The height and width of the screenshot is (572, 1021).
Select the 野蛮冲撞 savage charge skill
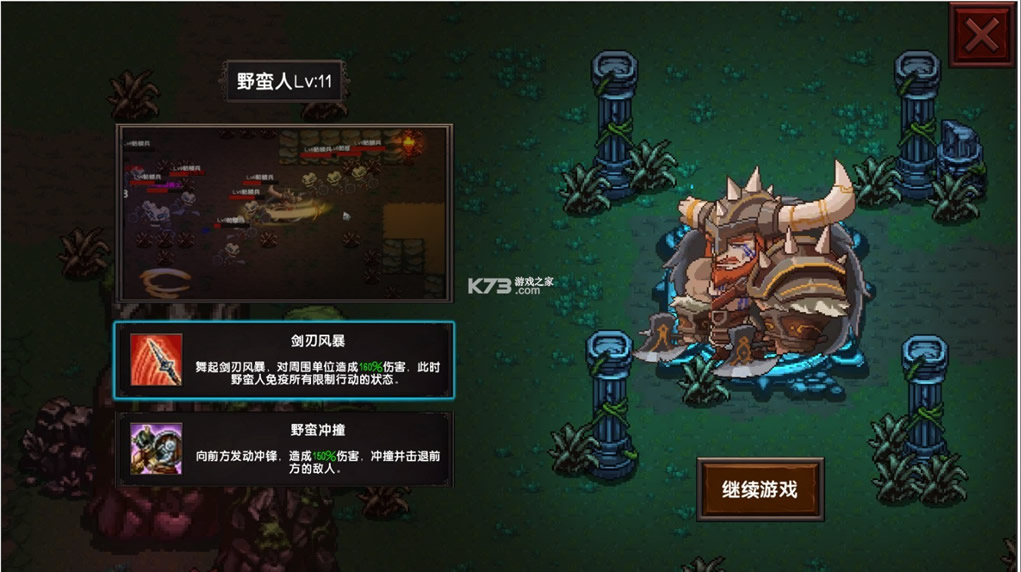(284, 449)
